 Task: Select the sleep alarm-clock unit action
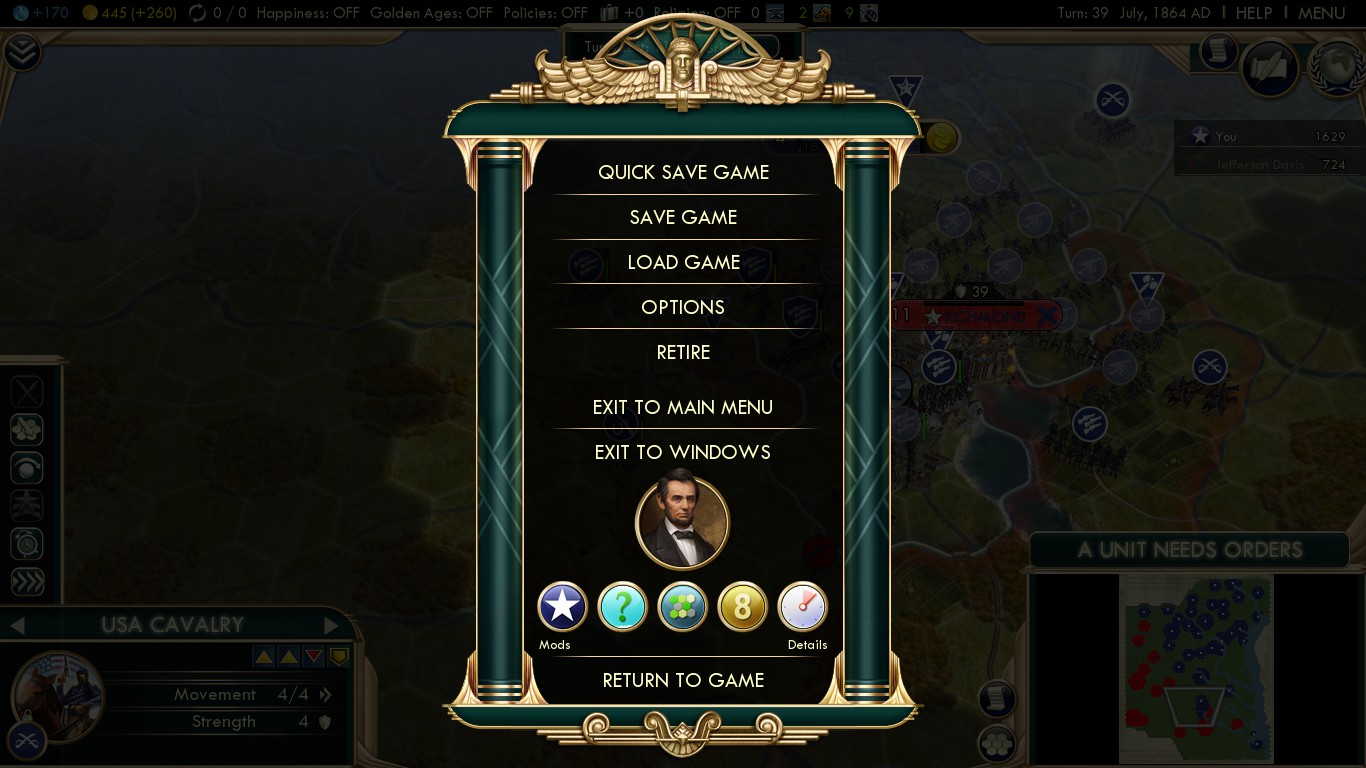click(x=26, y=543)
